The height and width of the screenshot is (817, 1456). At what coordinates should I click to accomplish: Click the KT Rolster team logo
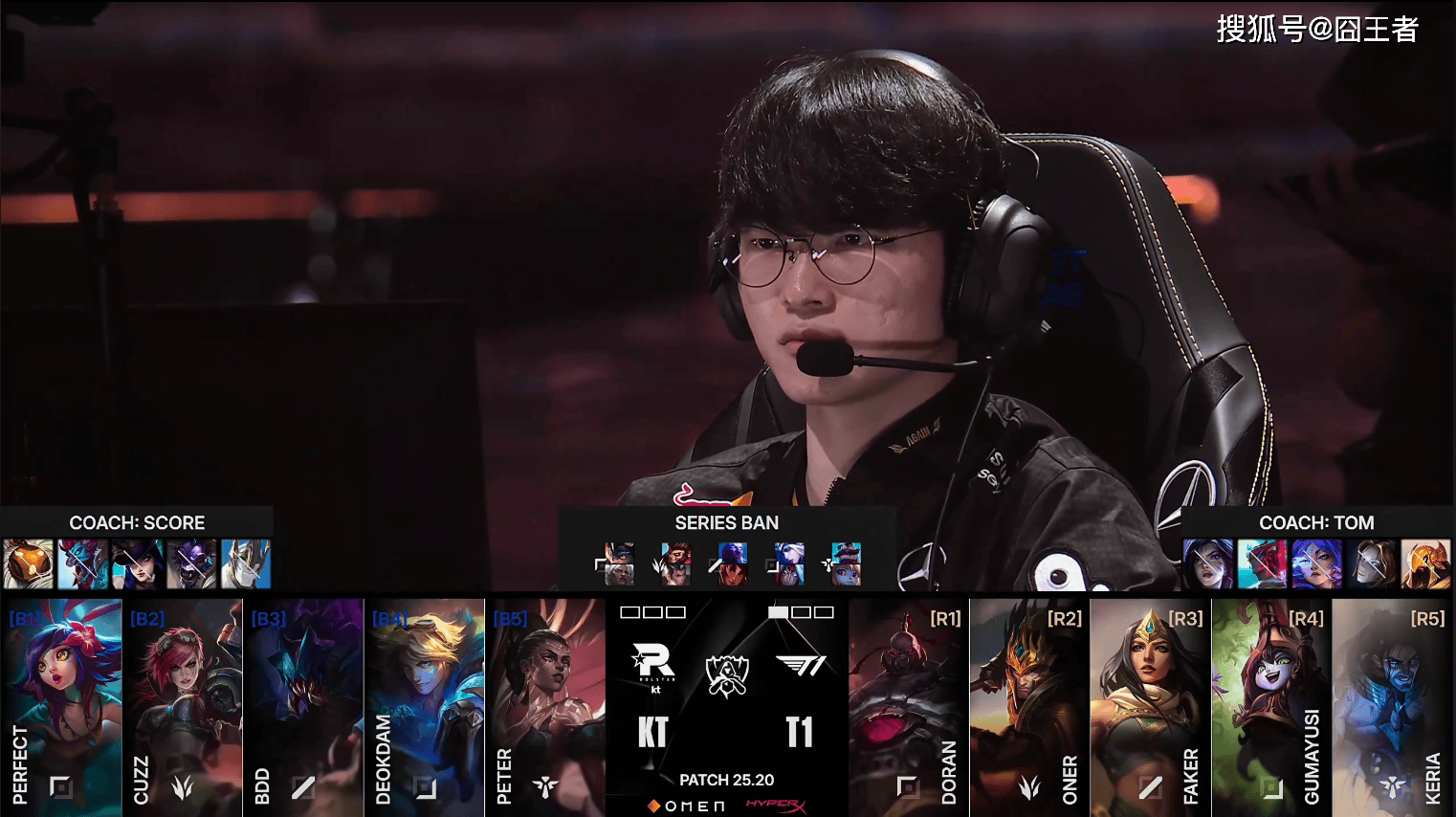(x=653, y=665)
